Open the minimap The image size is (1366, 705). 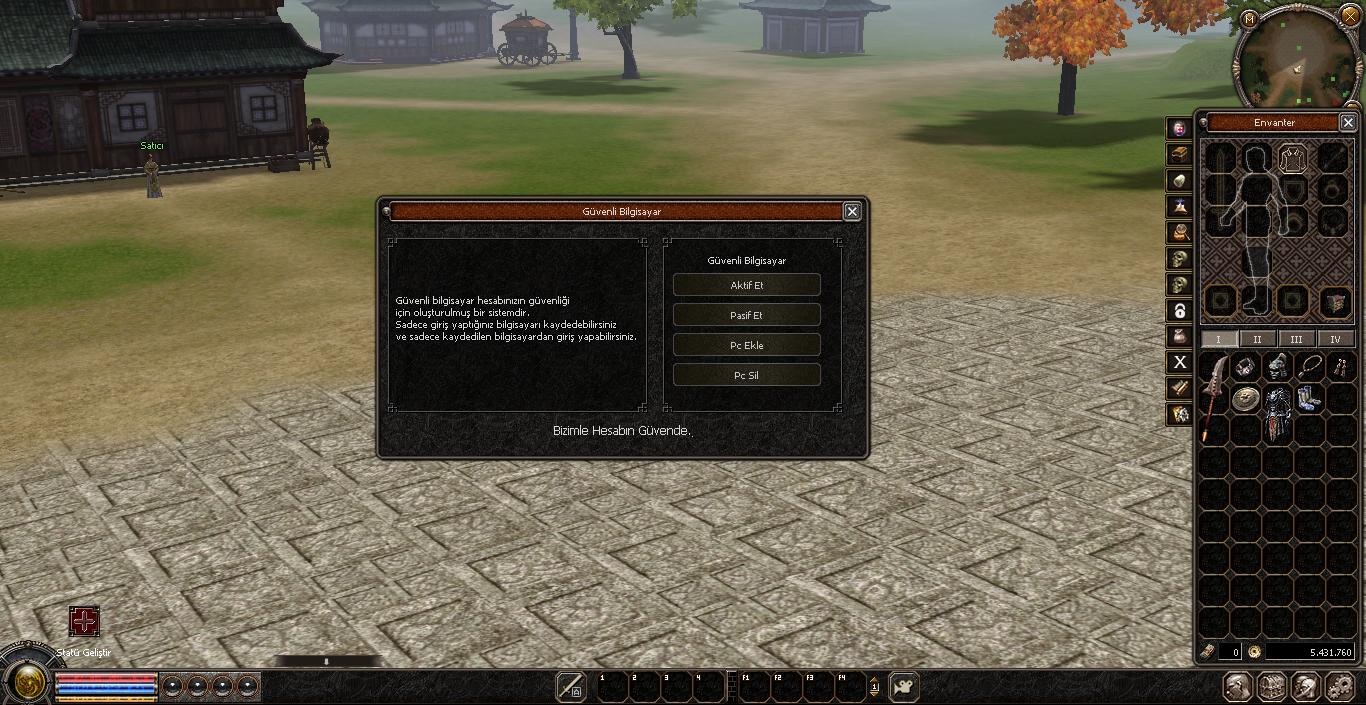[1297, 58]
